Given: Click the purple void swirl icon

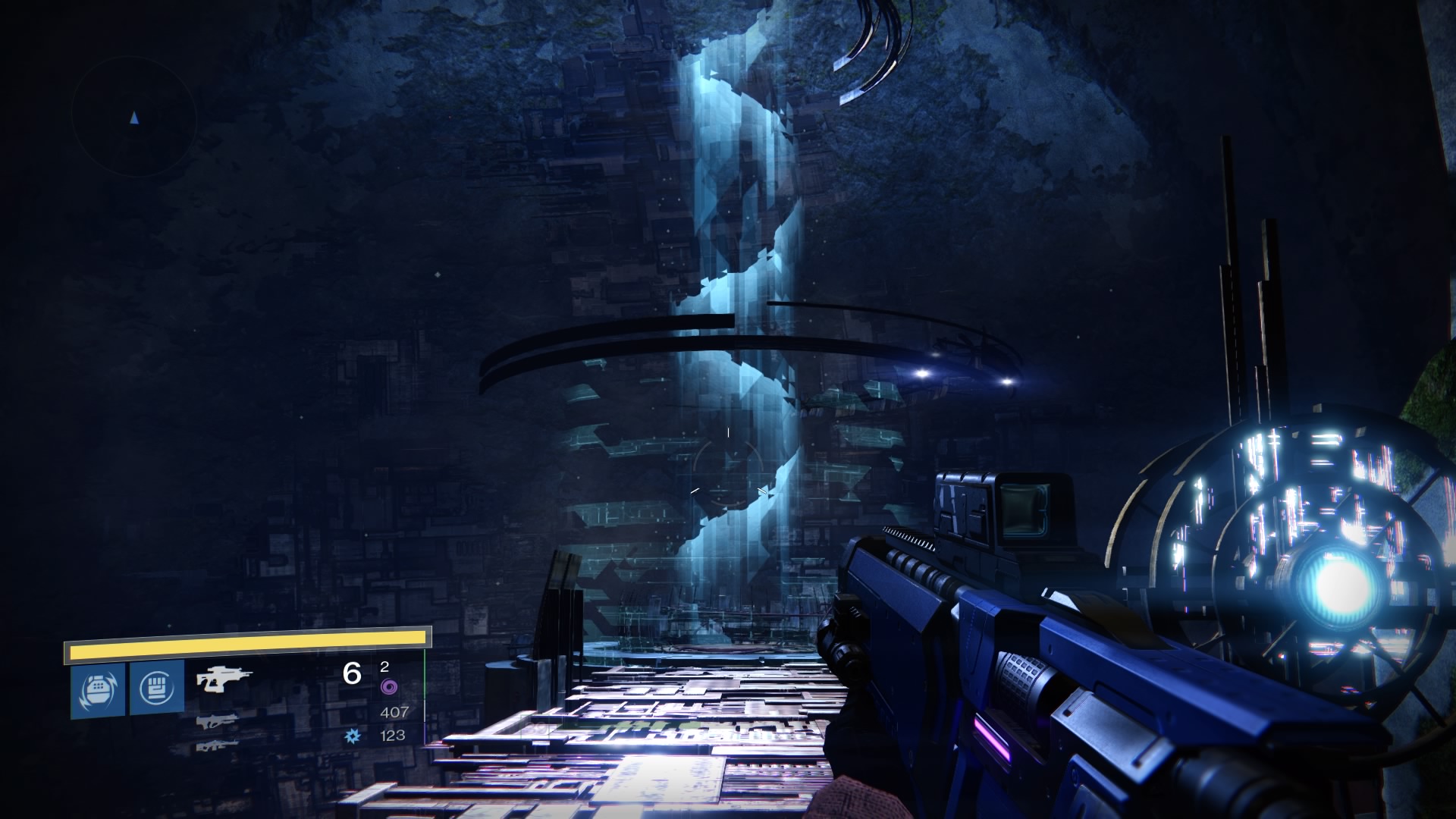Looking at the screenshot, I should tap(388, 688).
